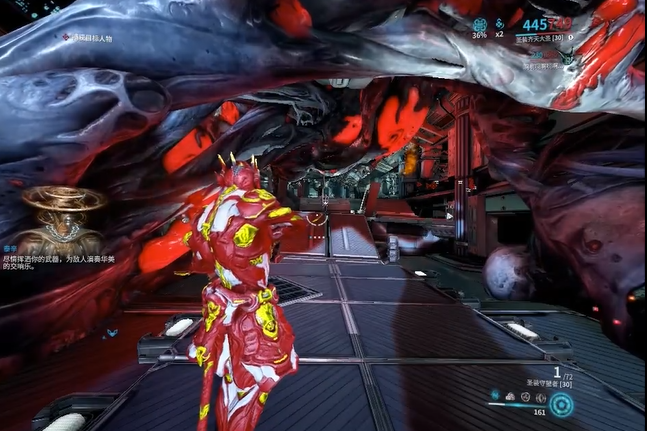
Task: Activate the cloud-shaped second ability
Action: click(510, 396)
